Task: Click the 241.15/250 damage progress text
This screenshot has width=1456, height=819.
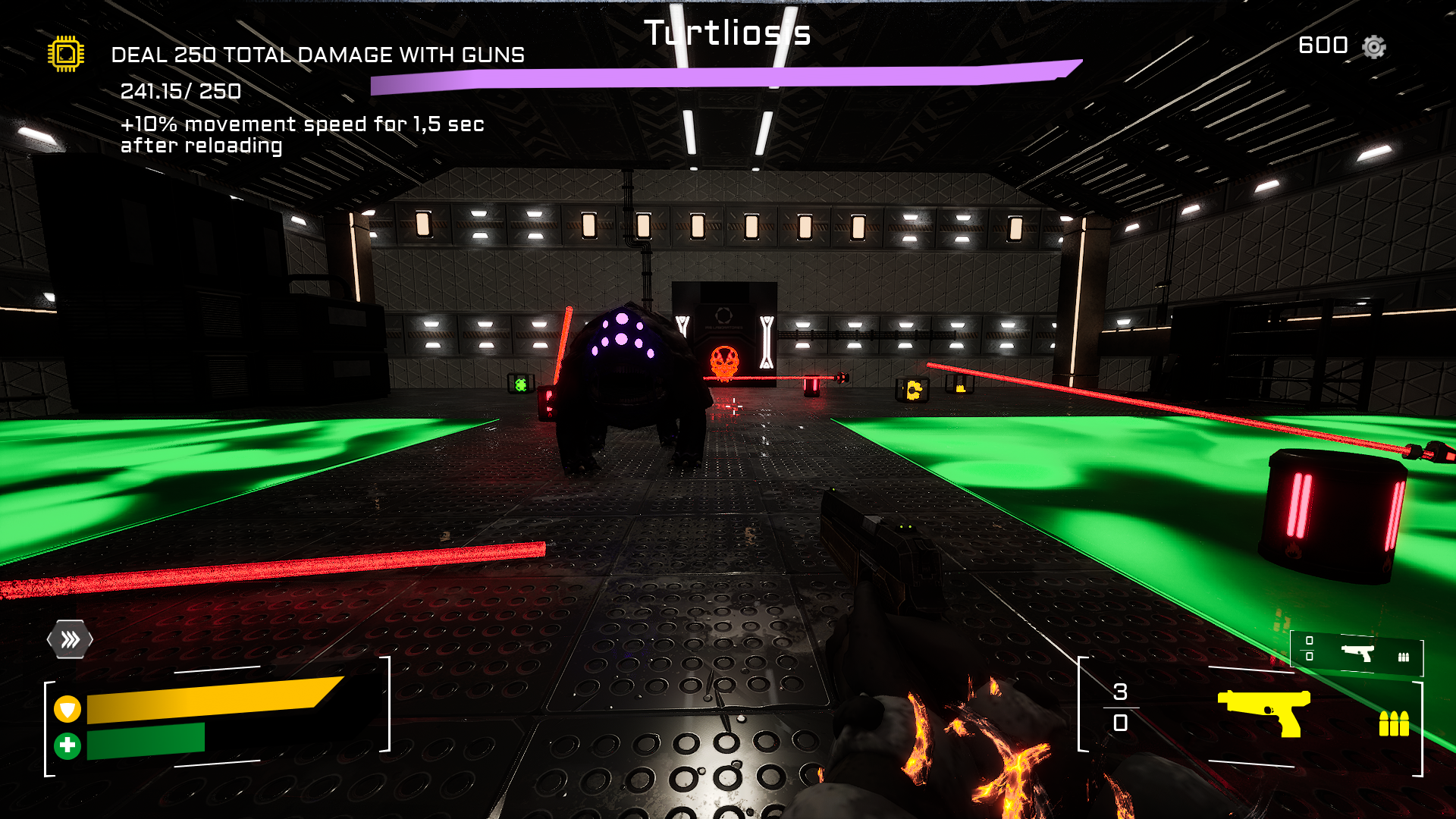Action: pyautogui.click(x=180, y=92)
